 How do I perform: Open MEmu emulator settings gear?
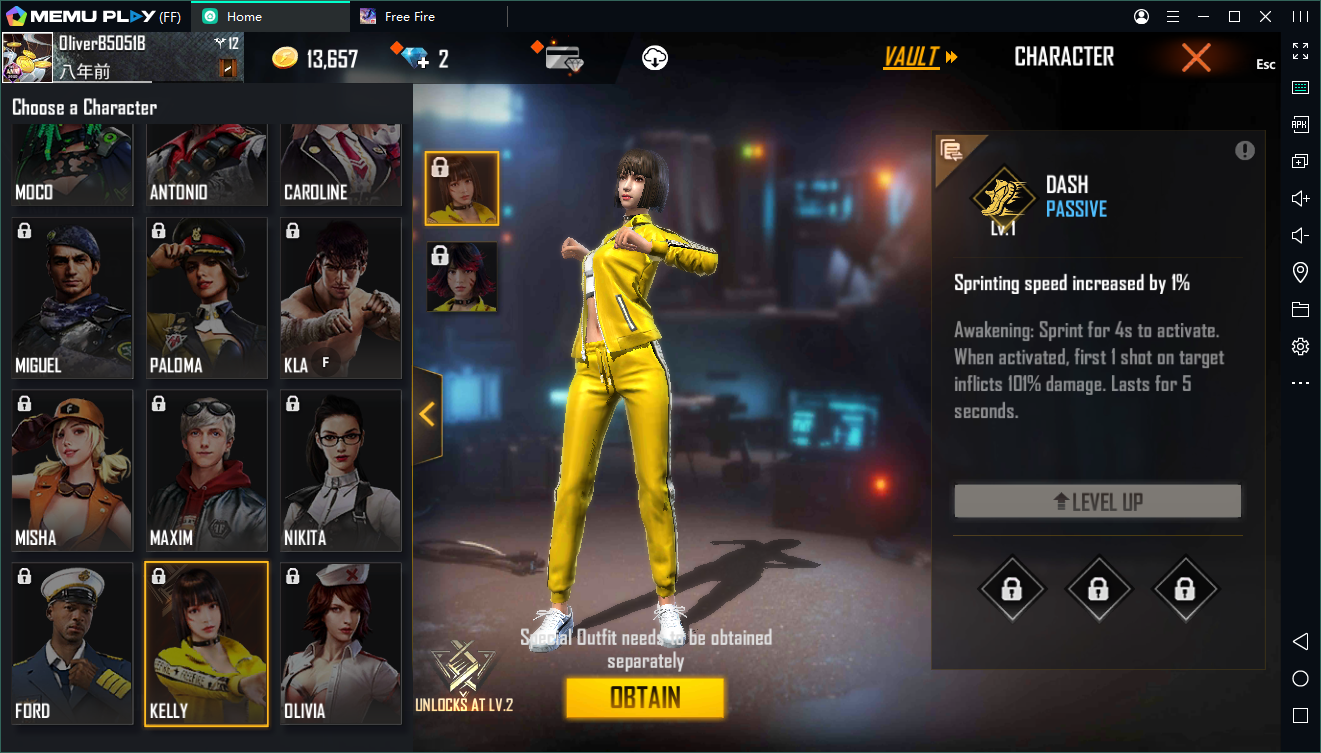pos(1300,347)
